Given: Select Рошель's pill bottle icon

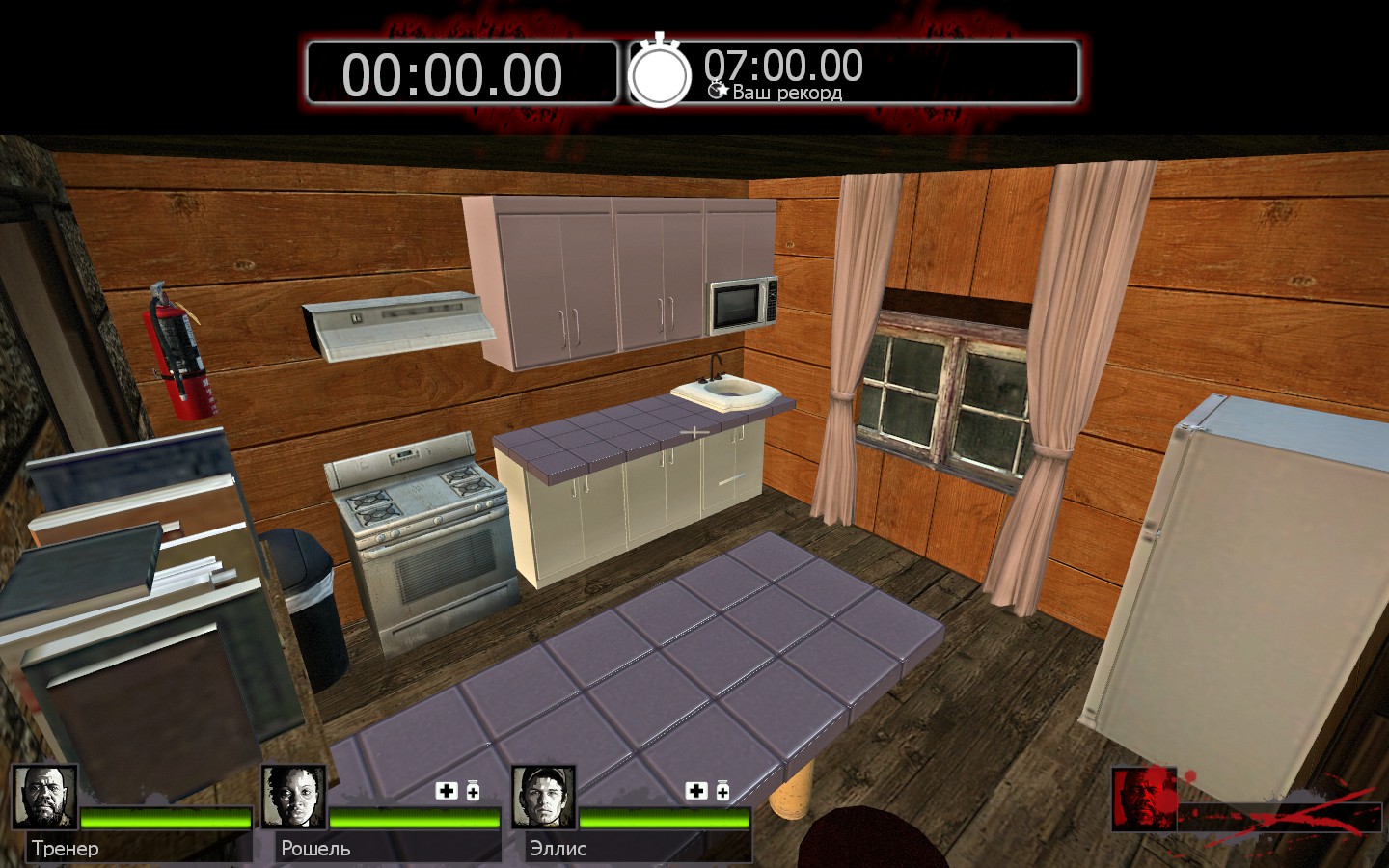Looking at the screenshot, I should [x=473, y=791].
